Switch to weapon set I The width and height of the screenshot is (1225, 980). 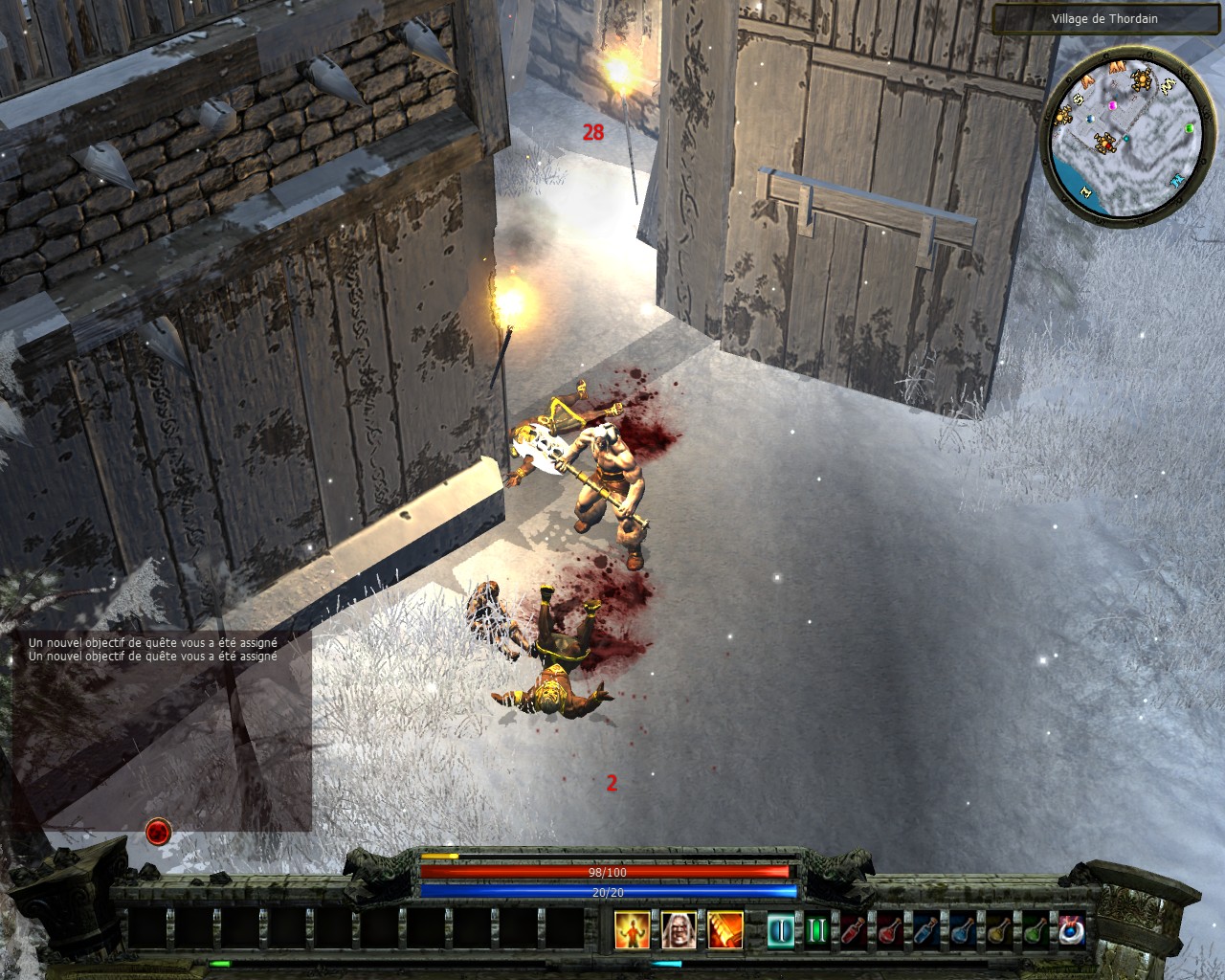[782, 930]
